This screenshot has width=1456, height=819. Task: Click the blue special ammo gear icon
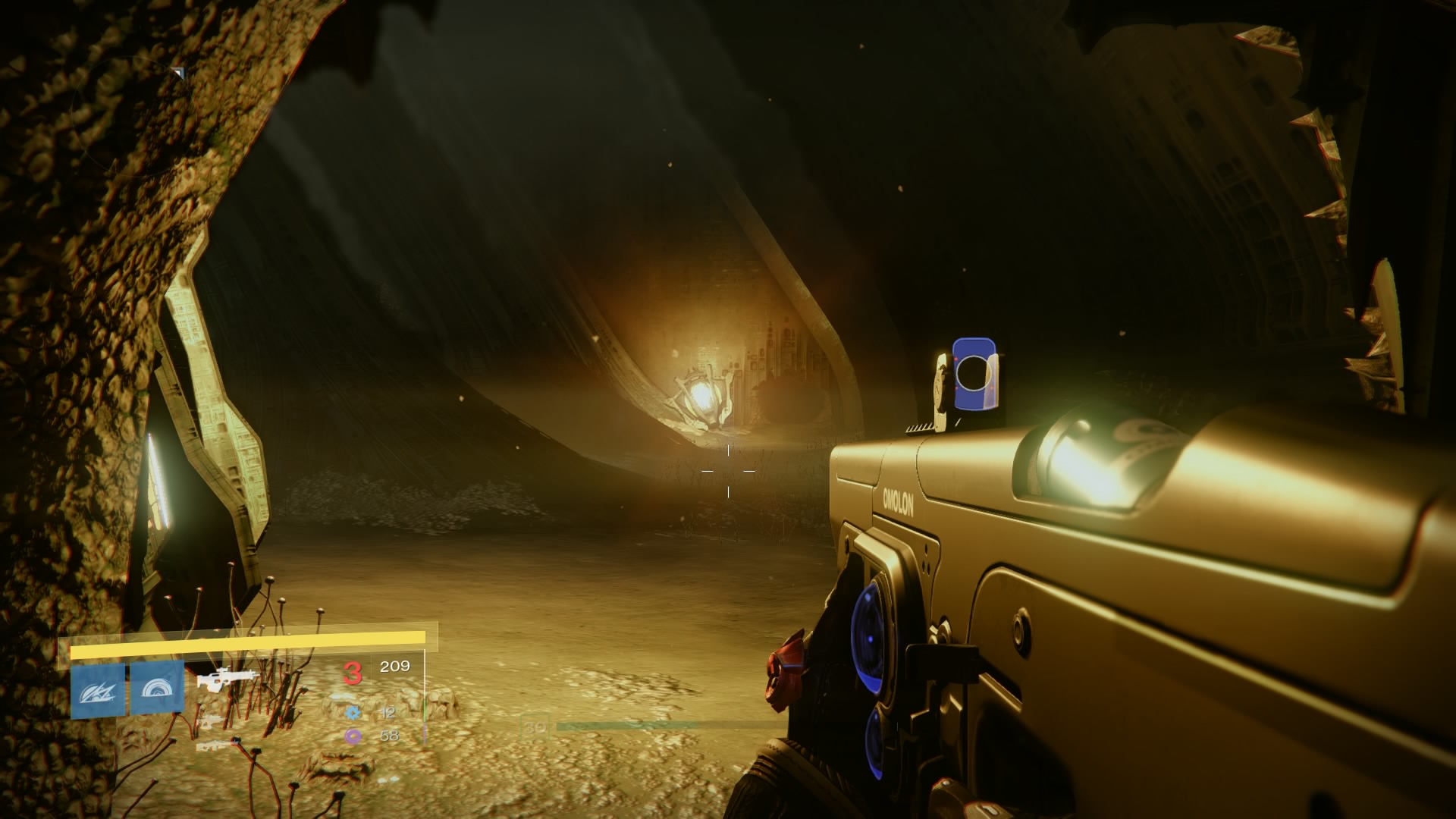(353, 713)
